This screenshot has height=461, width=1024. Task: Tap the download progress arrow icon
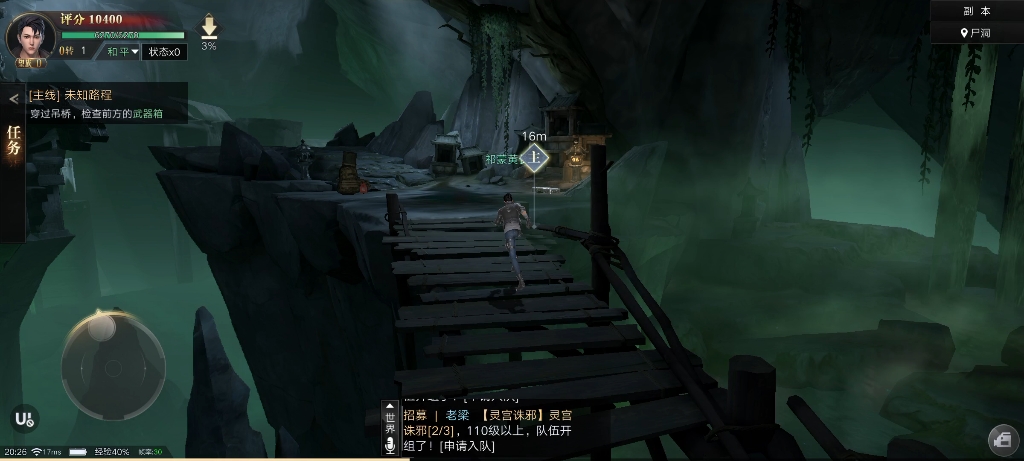[209, 28]
